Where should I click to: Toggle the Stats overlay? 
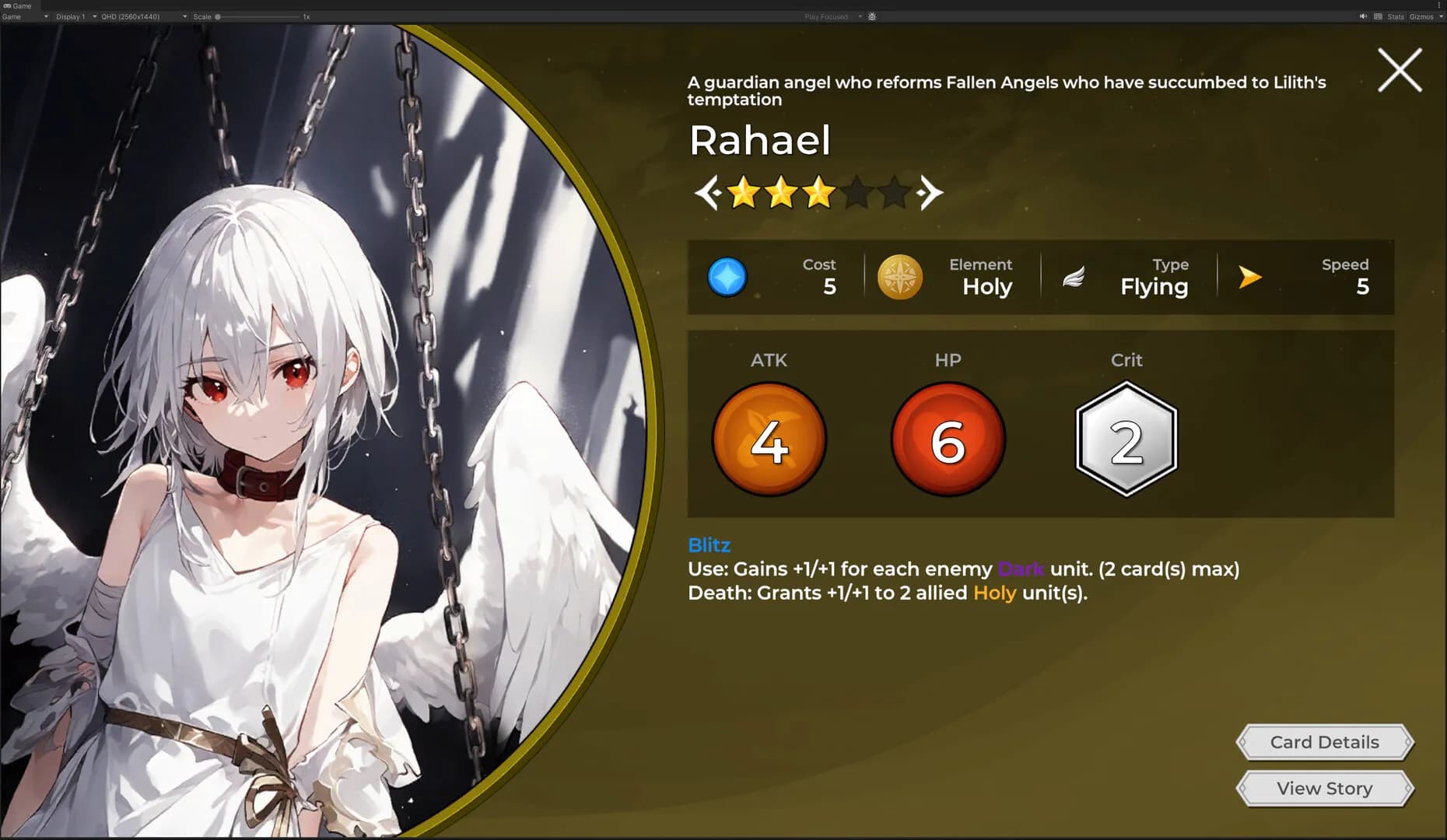coord(1395,16)
